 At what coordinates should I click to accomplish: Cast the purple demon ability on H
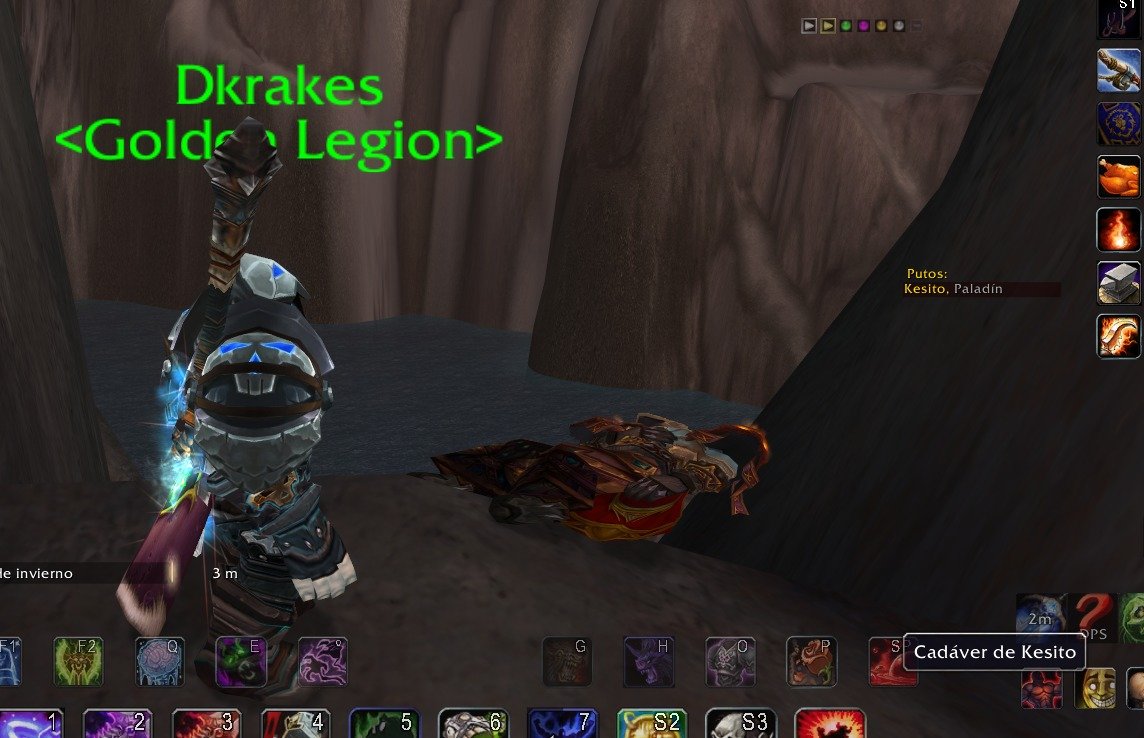(649, 660)
